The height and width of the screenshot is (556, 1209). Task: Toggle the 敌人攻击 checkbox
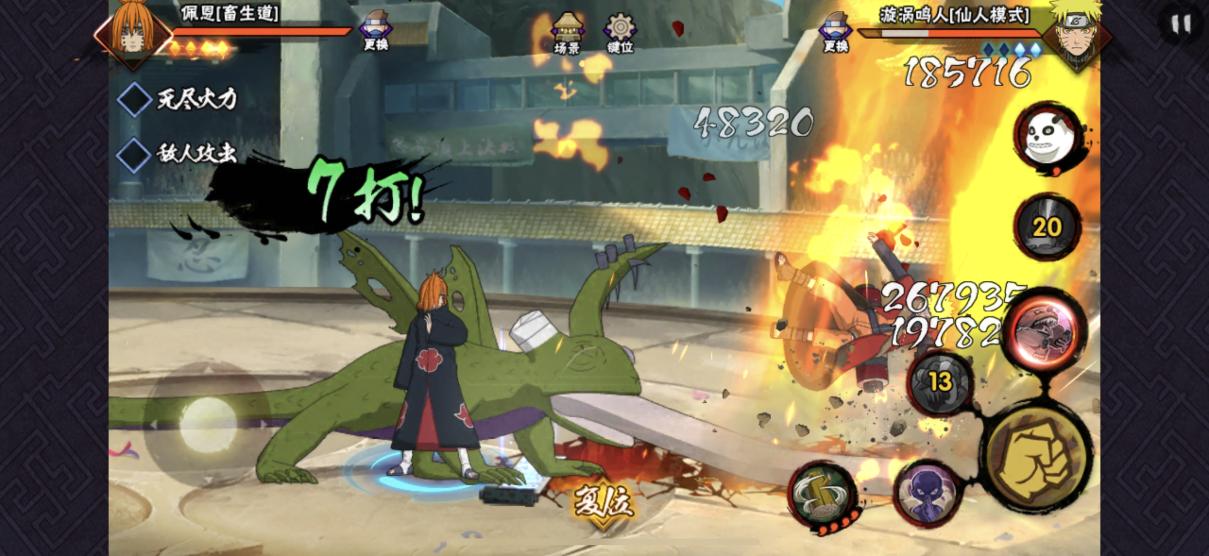tap(135, 154)
